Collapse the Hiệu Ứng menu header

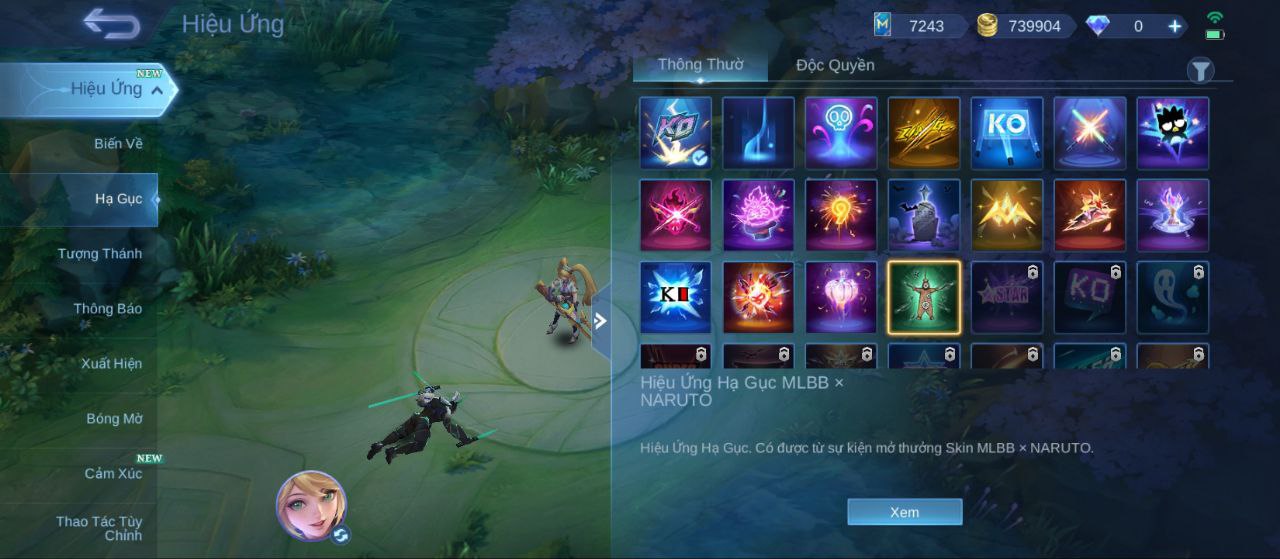point(157,89)
